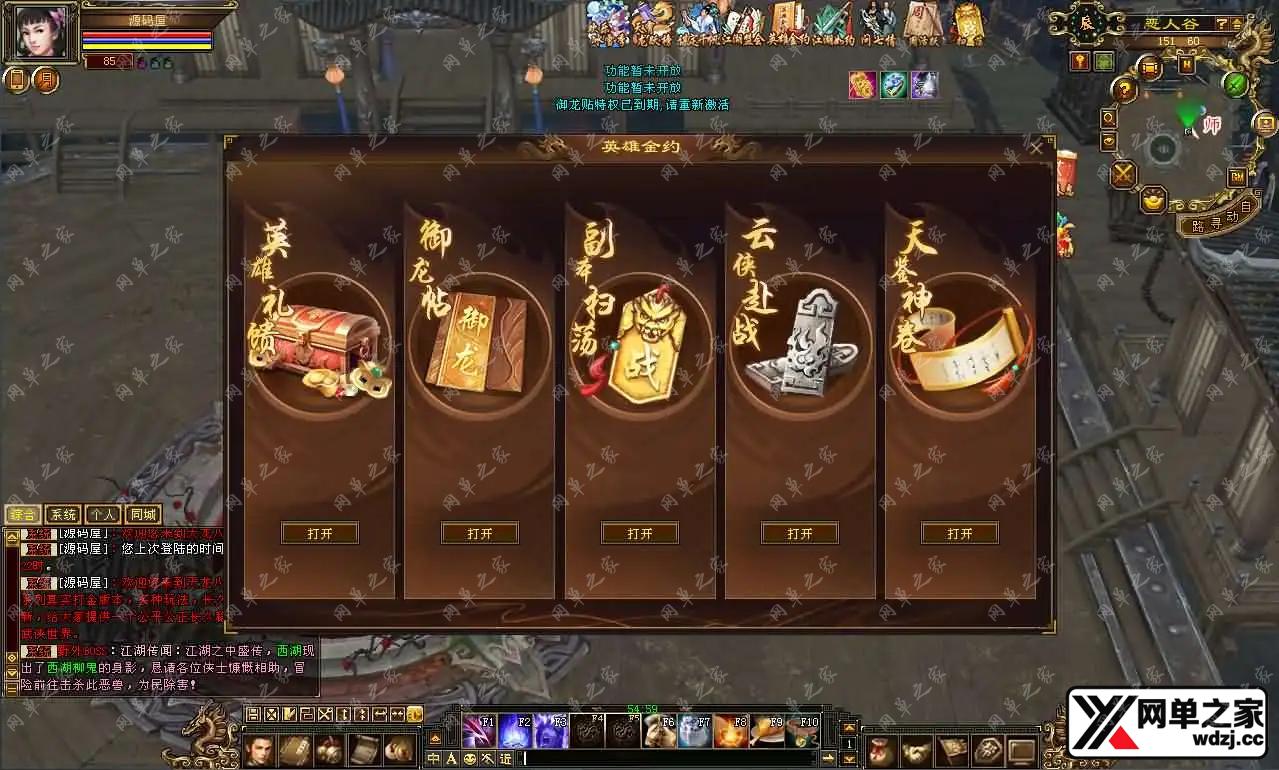Click the circular minimap
1279x770 pixels.
tap(1162, 150)
